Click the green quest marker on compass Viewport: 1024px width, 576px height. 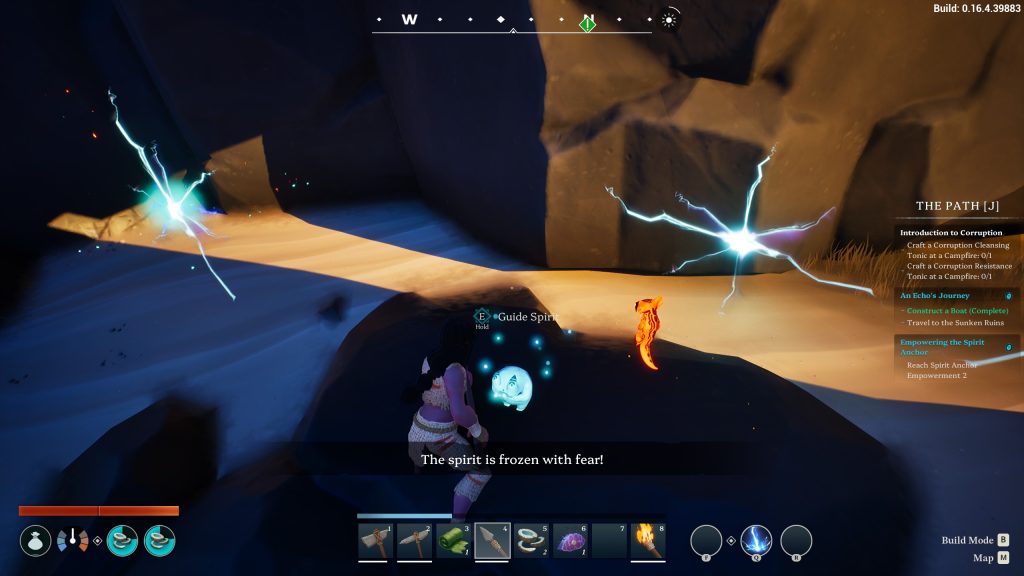coord(588,22)
